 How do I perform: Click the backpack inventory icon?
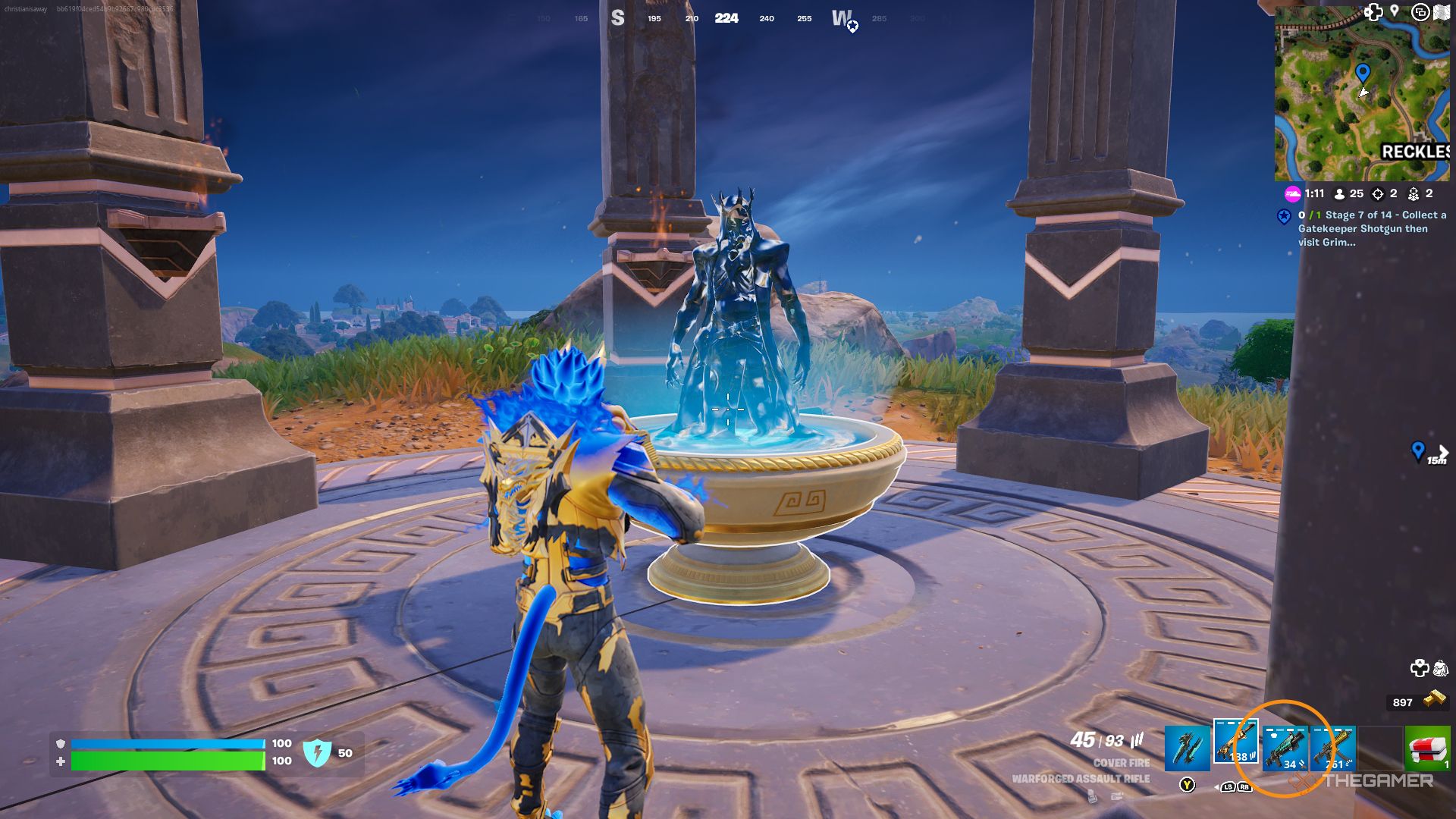pos(1440,667)
